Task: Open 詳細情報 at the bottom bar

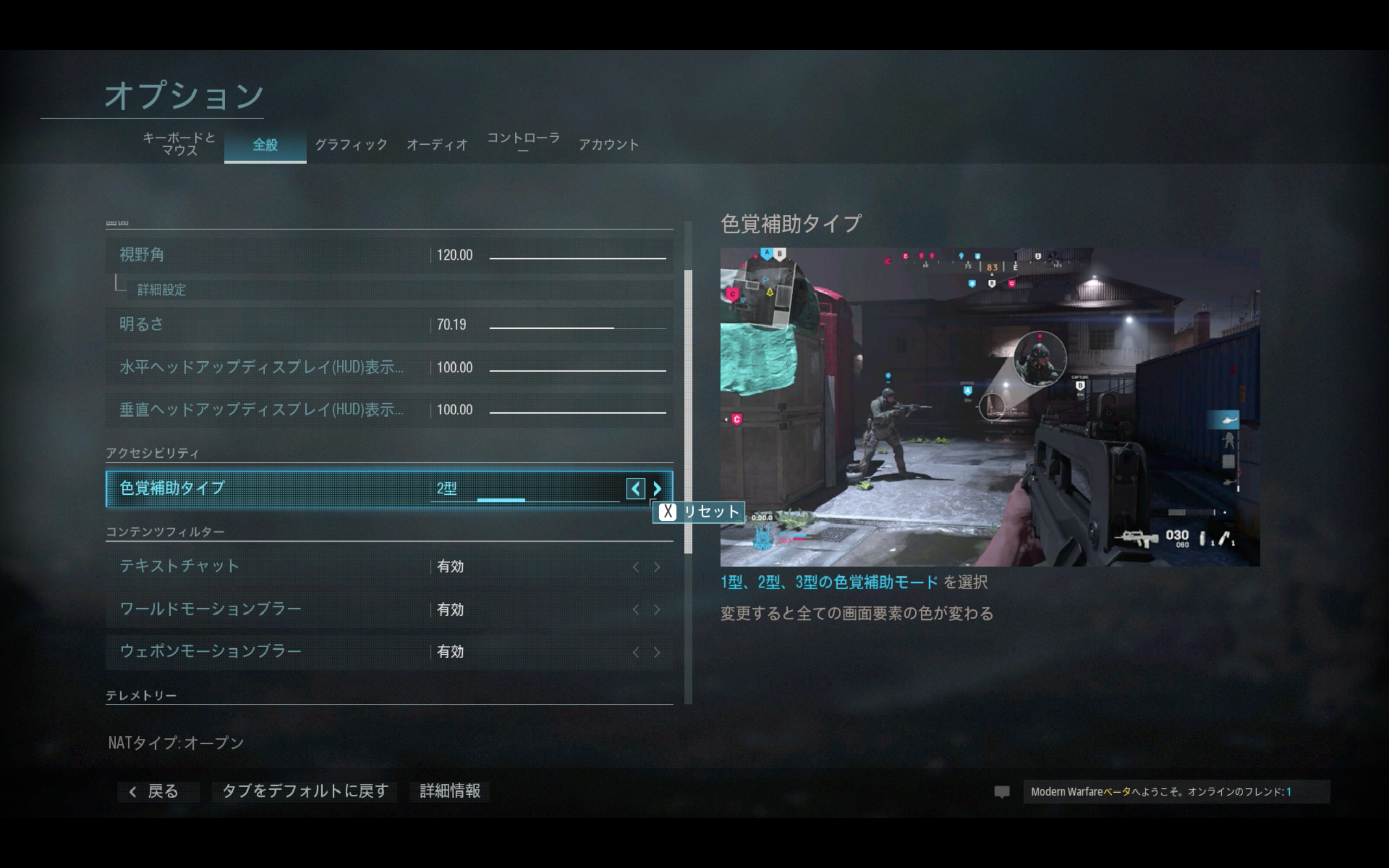Action: point(450,792)
